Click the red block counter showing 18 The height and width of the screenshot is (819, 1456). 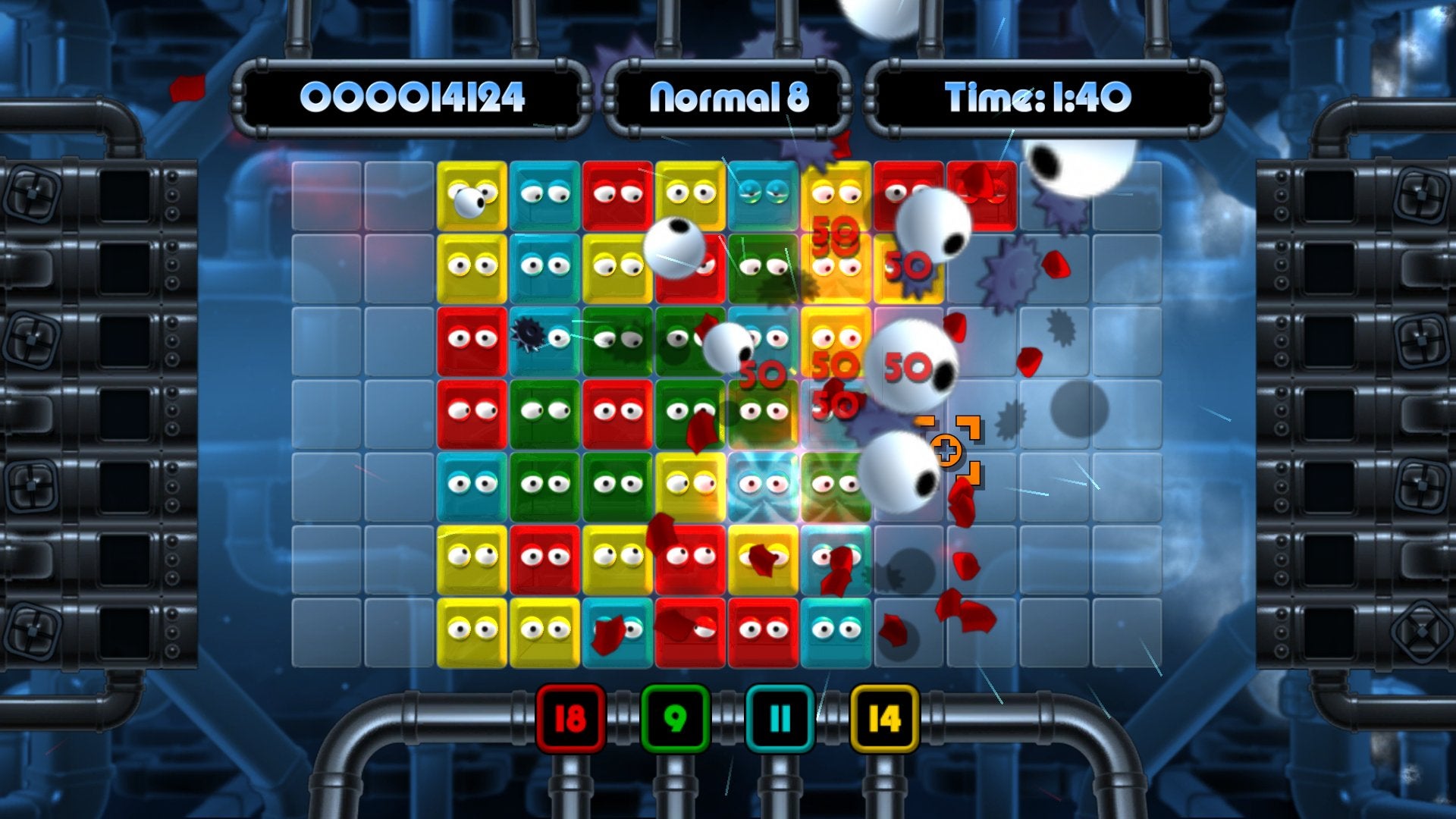pos(570,716)
